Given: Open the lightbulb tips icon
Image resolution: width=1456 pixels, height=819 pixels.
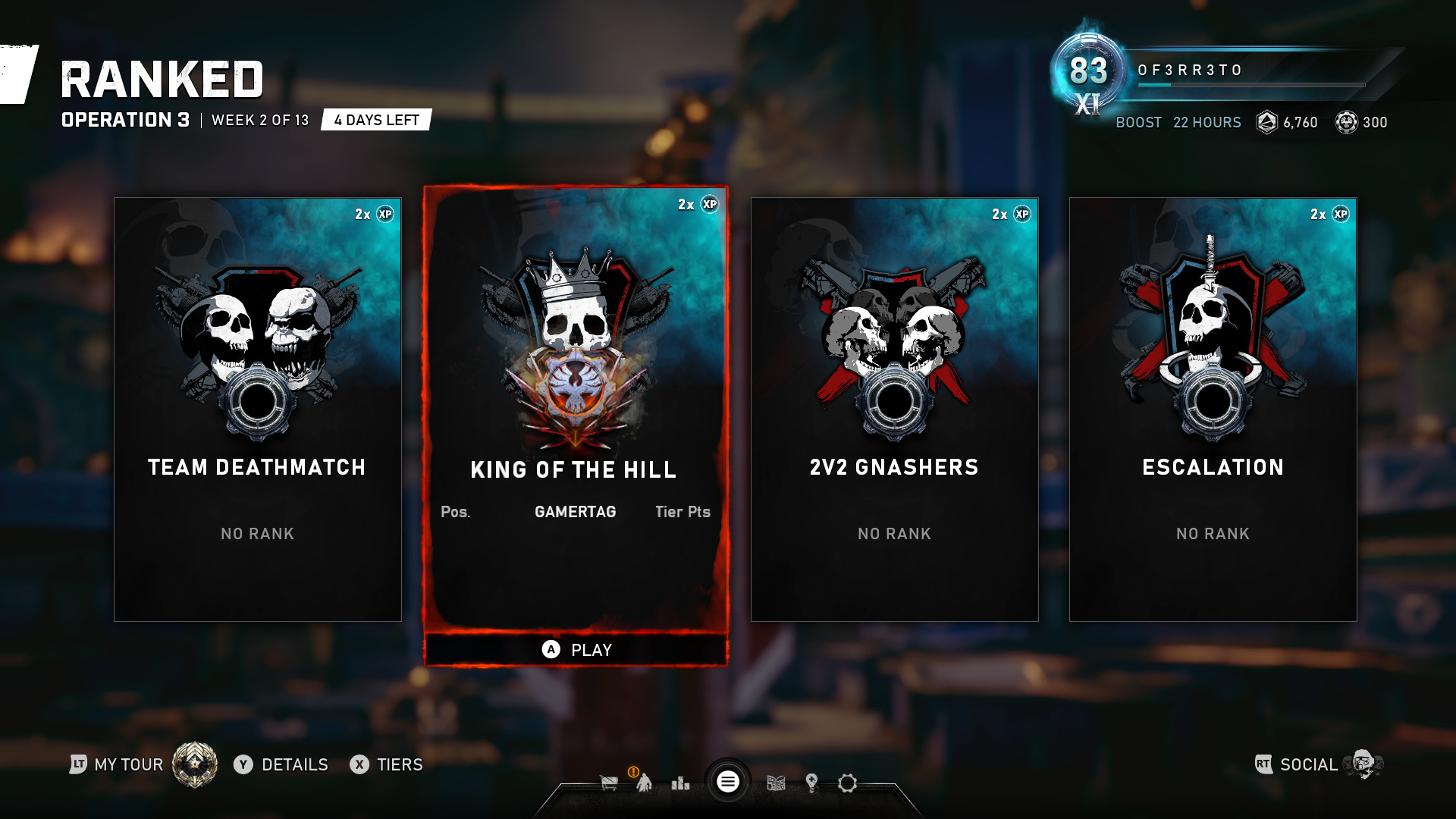Looking at the screenshot, I should click(x=811, y=783).
